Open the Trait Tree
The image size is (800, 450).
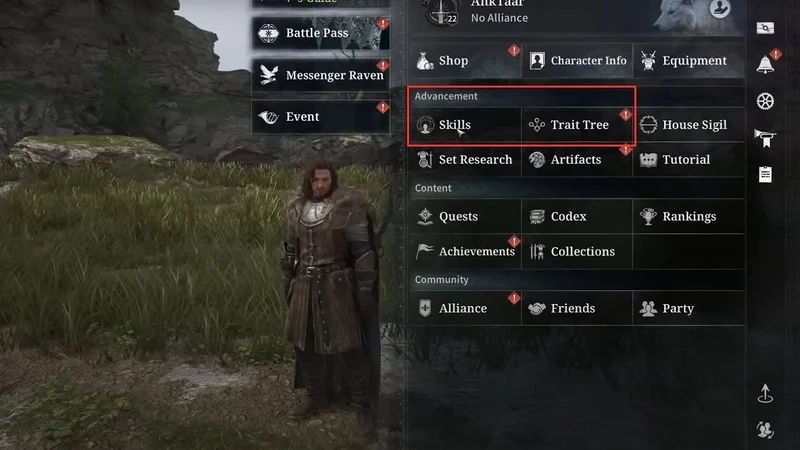(577, 125)
